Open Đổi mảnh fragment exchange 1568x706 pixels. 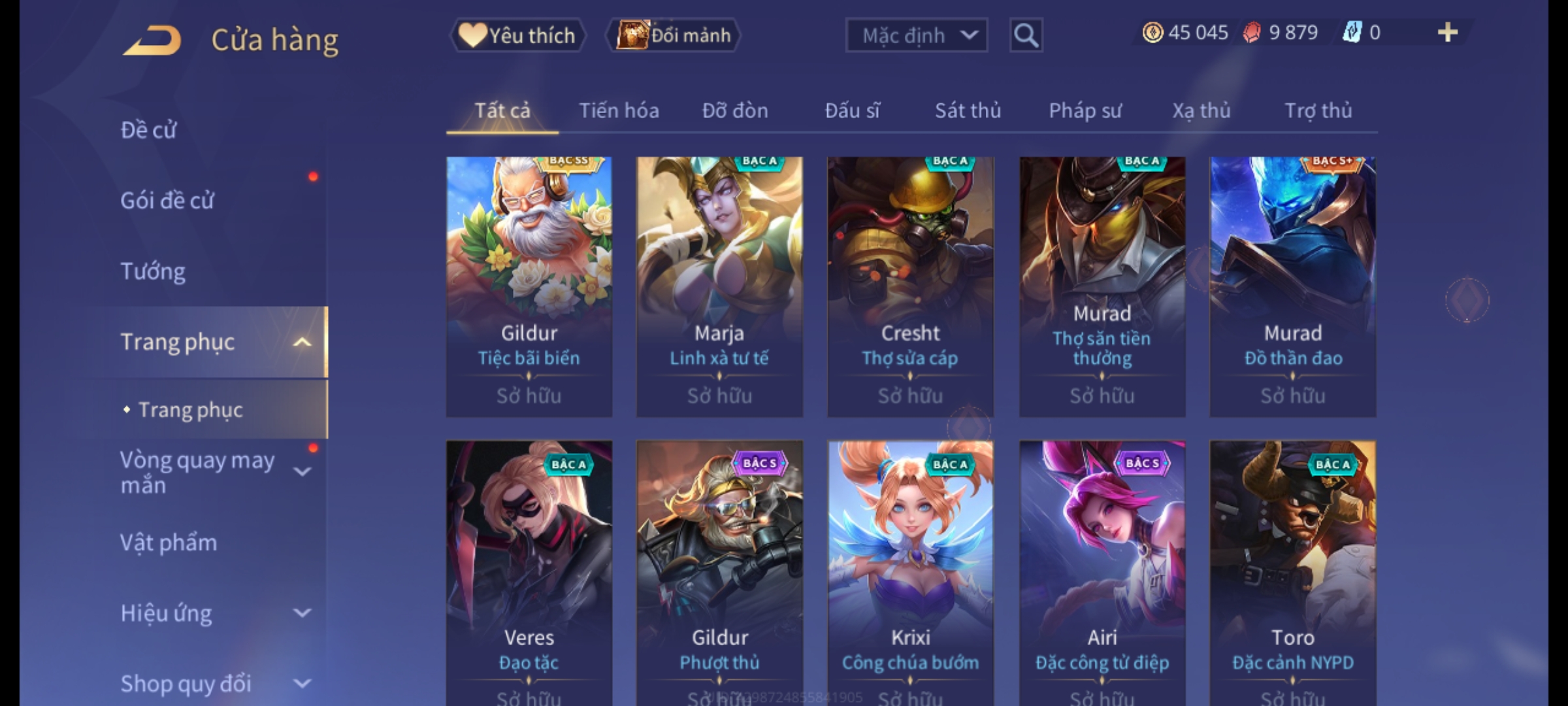click(x=674, y=35)
